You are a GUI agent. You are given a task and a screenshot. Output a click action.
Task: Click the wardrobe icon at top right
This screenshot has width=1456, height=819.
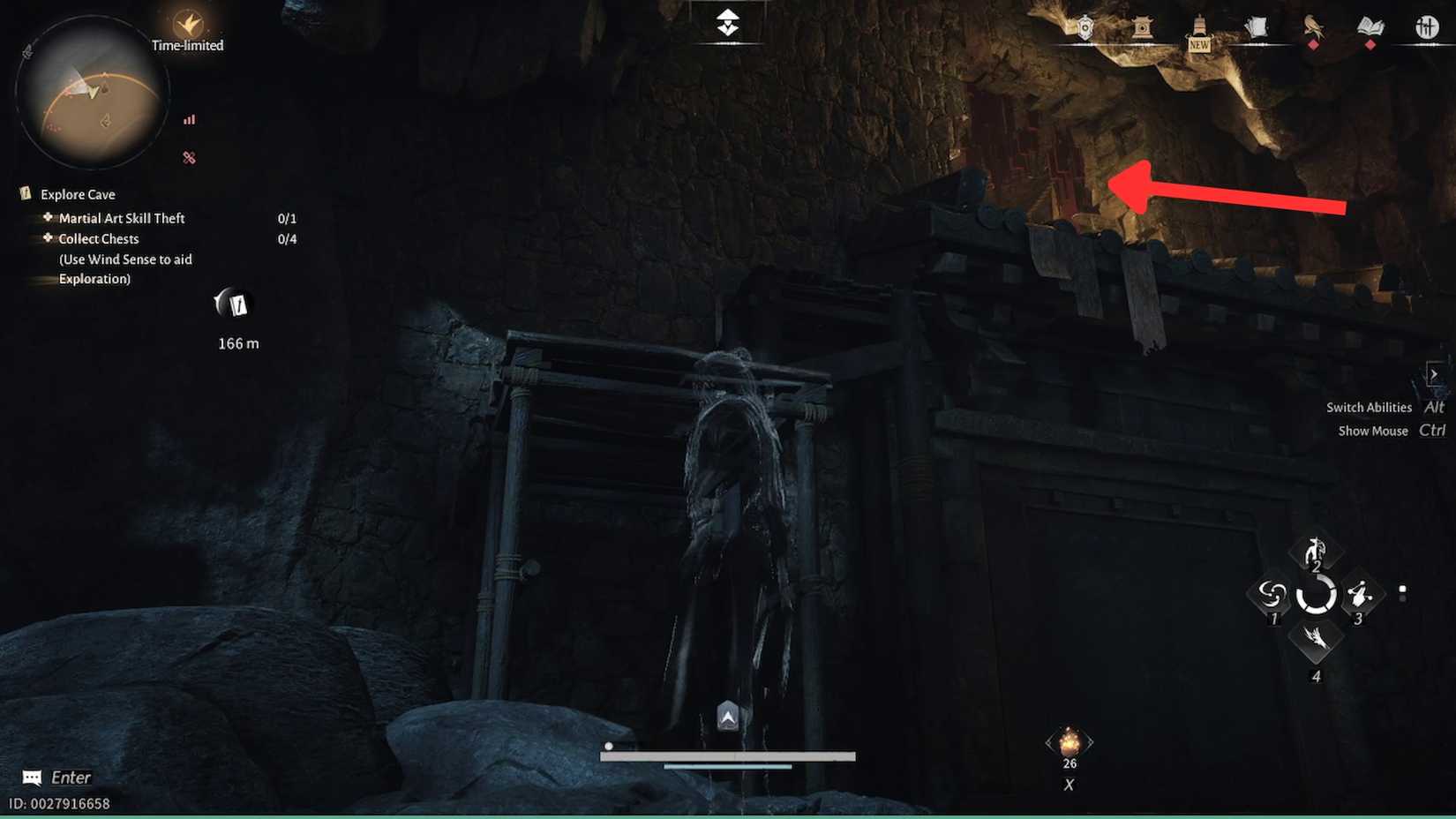click(1427, 26)
